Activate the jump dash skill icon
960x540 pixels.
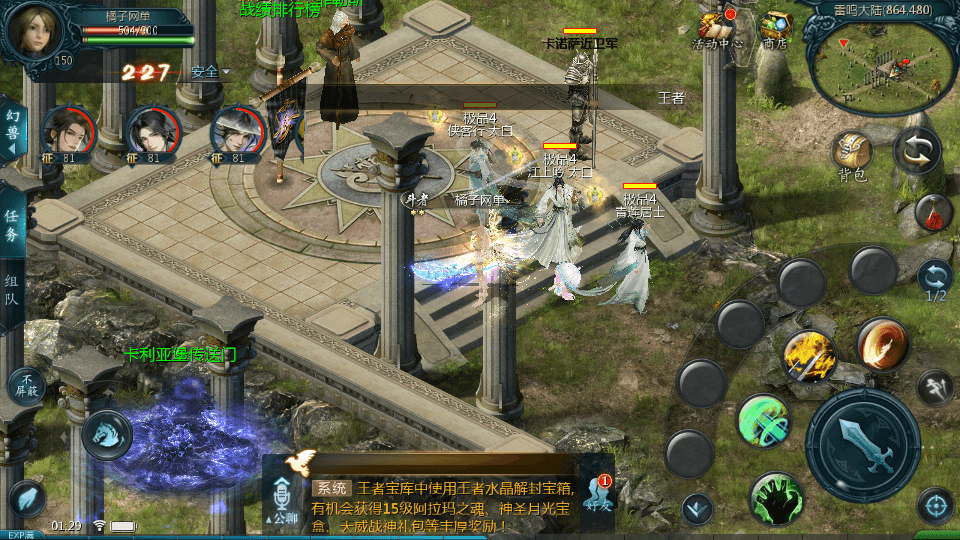point(934,385)
